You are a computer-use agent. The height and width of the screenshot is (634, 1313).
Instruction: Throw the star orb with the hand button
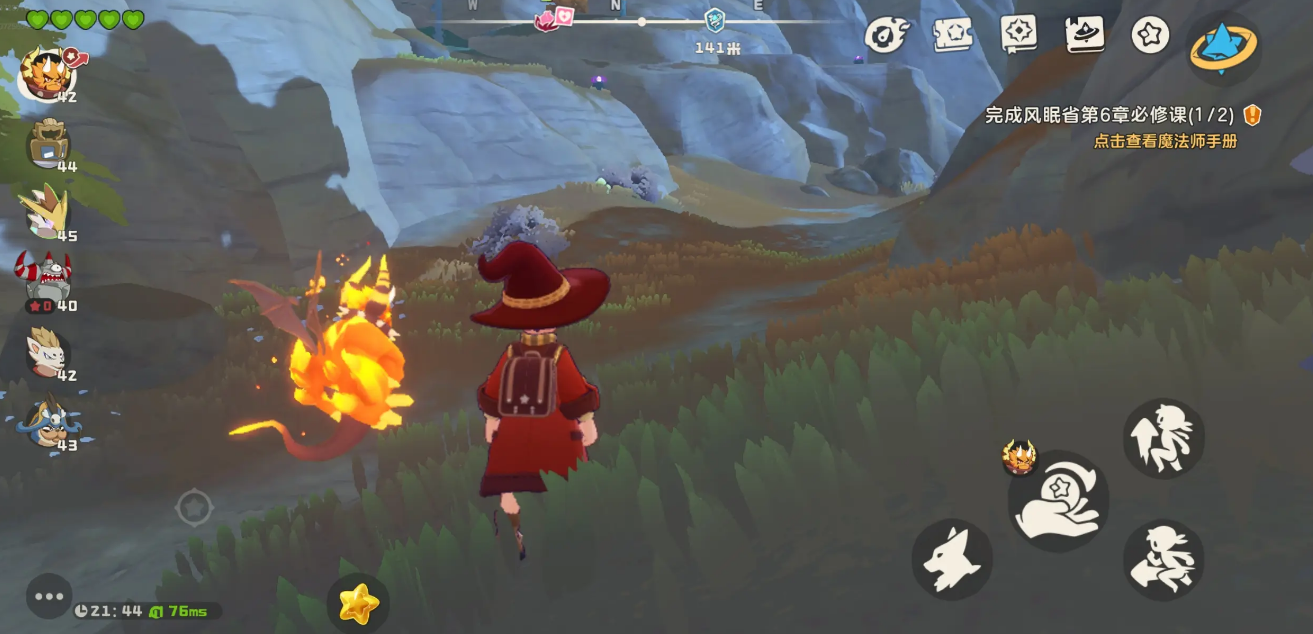1058,501
